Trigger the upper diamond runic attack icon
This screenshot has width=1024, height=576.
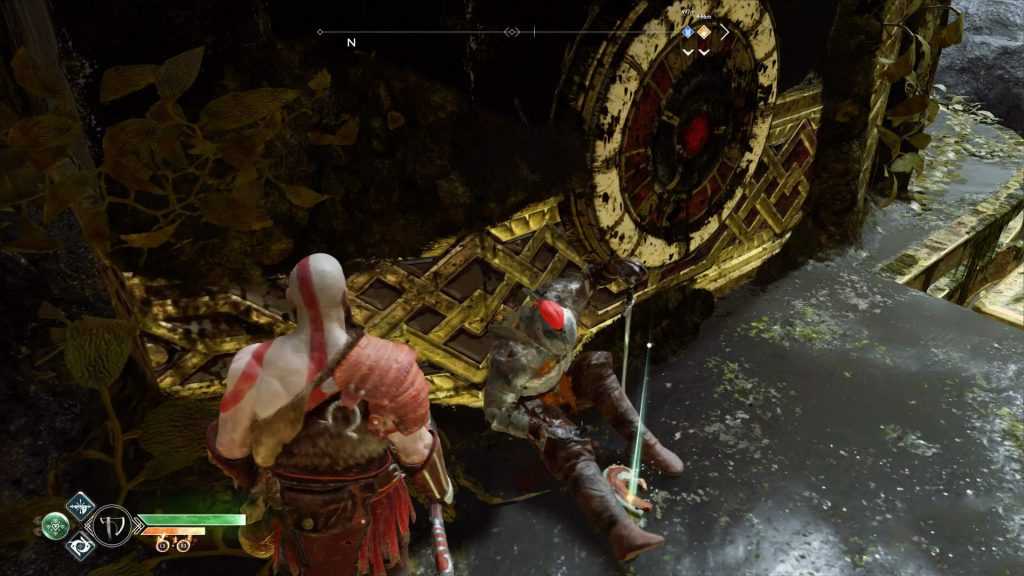click(x=80, y=504)
